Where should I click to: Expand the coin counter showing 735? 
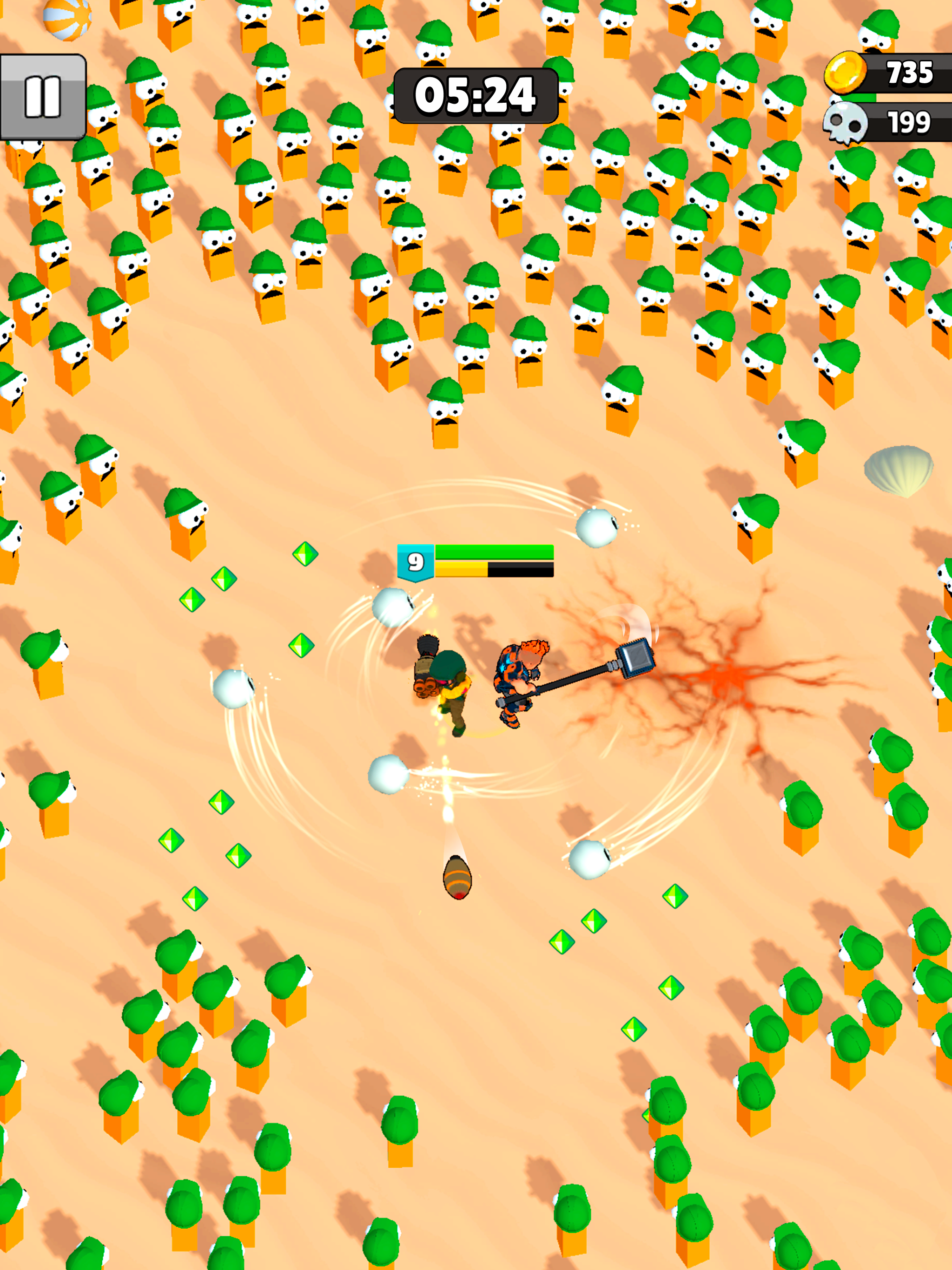(911, 73)
